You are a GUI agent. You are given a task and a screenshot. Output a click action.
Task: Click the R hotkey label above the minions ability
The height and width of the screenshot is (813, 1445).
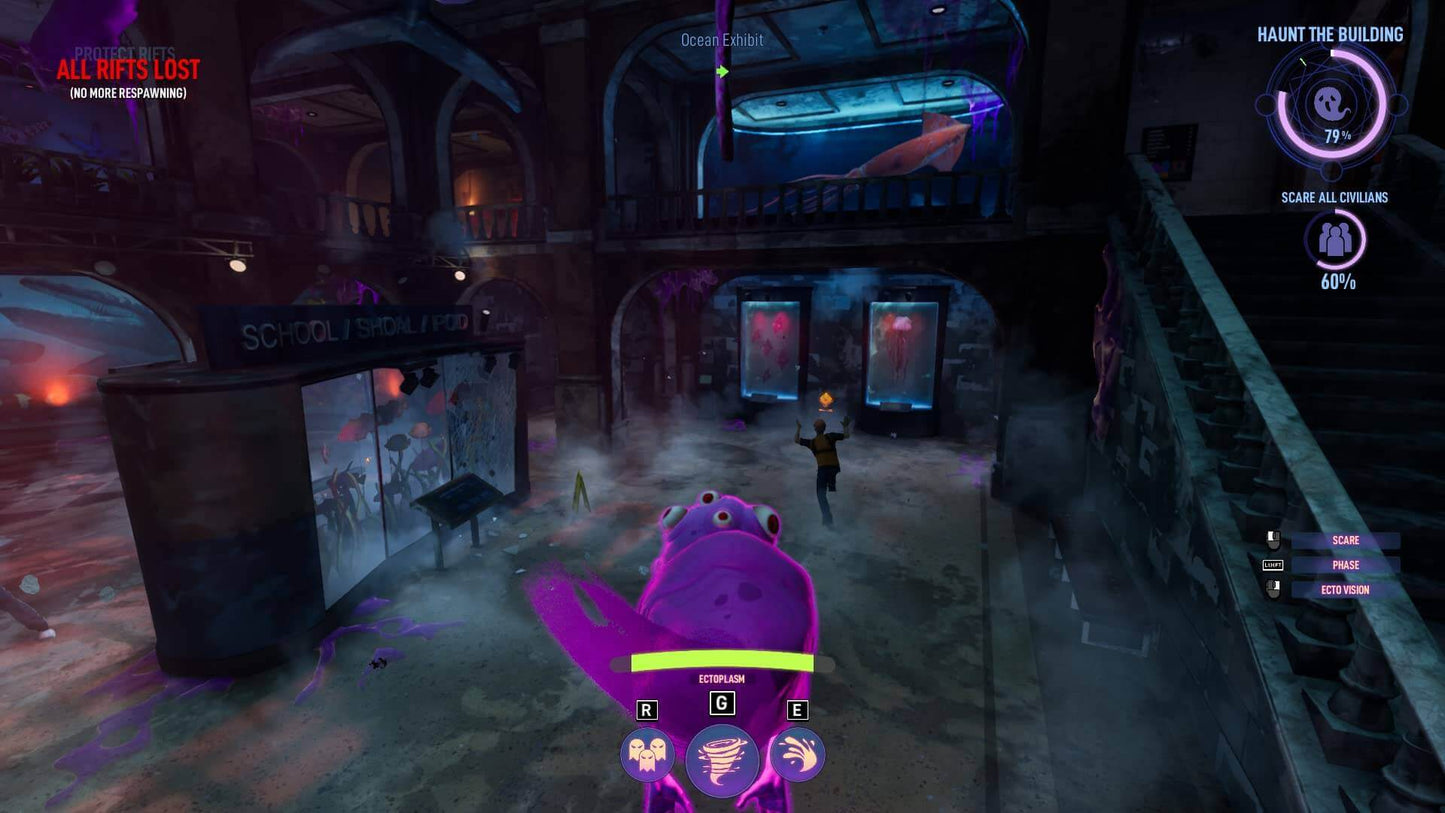pyautogui.click(x=647, y=708)
